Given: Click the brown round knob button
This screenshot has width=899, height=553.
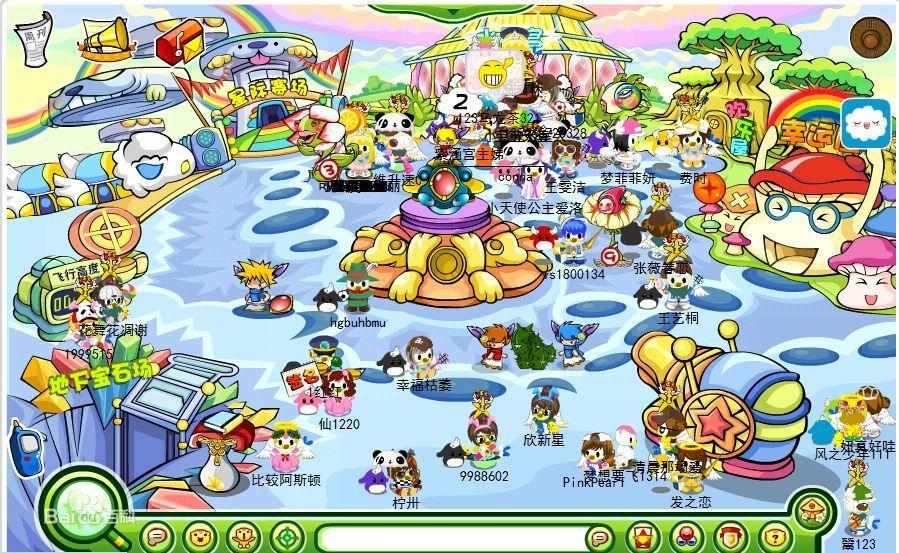Looking at the screenshot, I should click(x=871, y=37).
